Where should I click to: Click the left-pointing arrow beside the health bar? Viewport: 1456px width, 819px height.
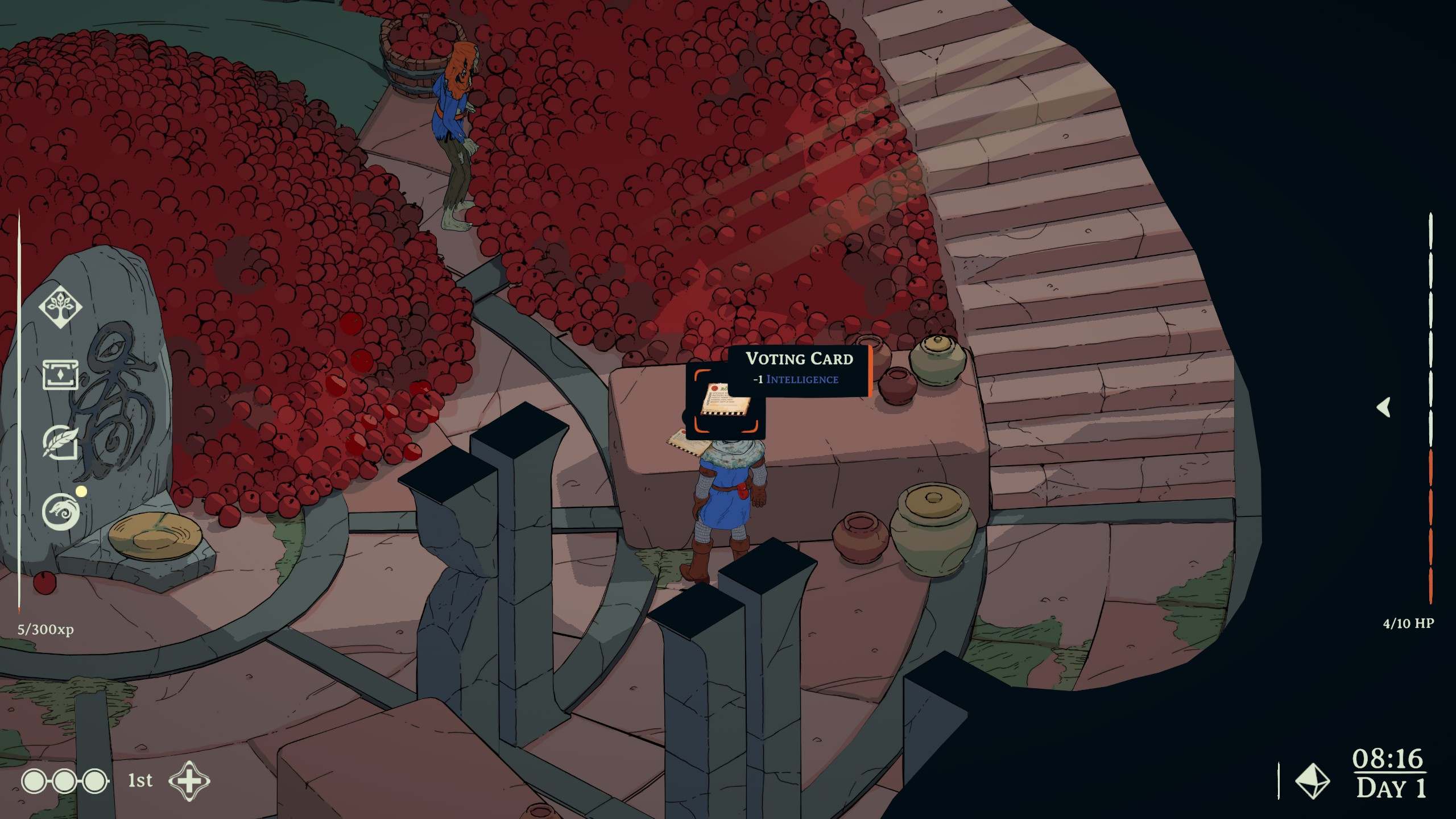[1384, 407]
